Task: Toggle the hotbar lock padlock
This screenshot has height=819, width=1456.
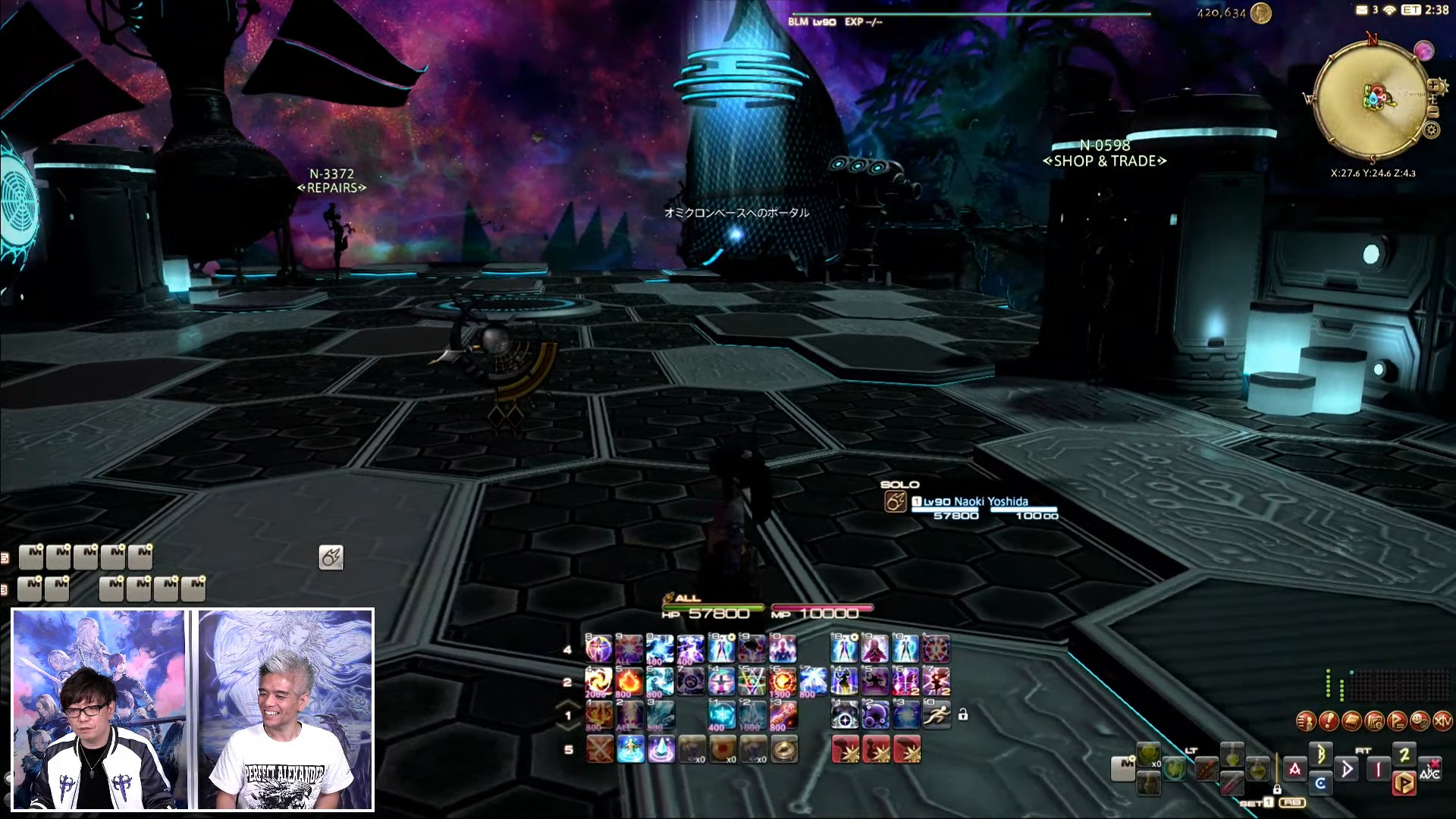Action: (963, 714)
